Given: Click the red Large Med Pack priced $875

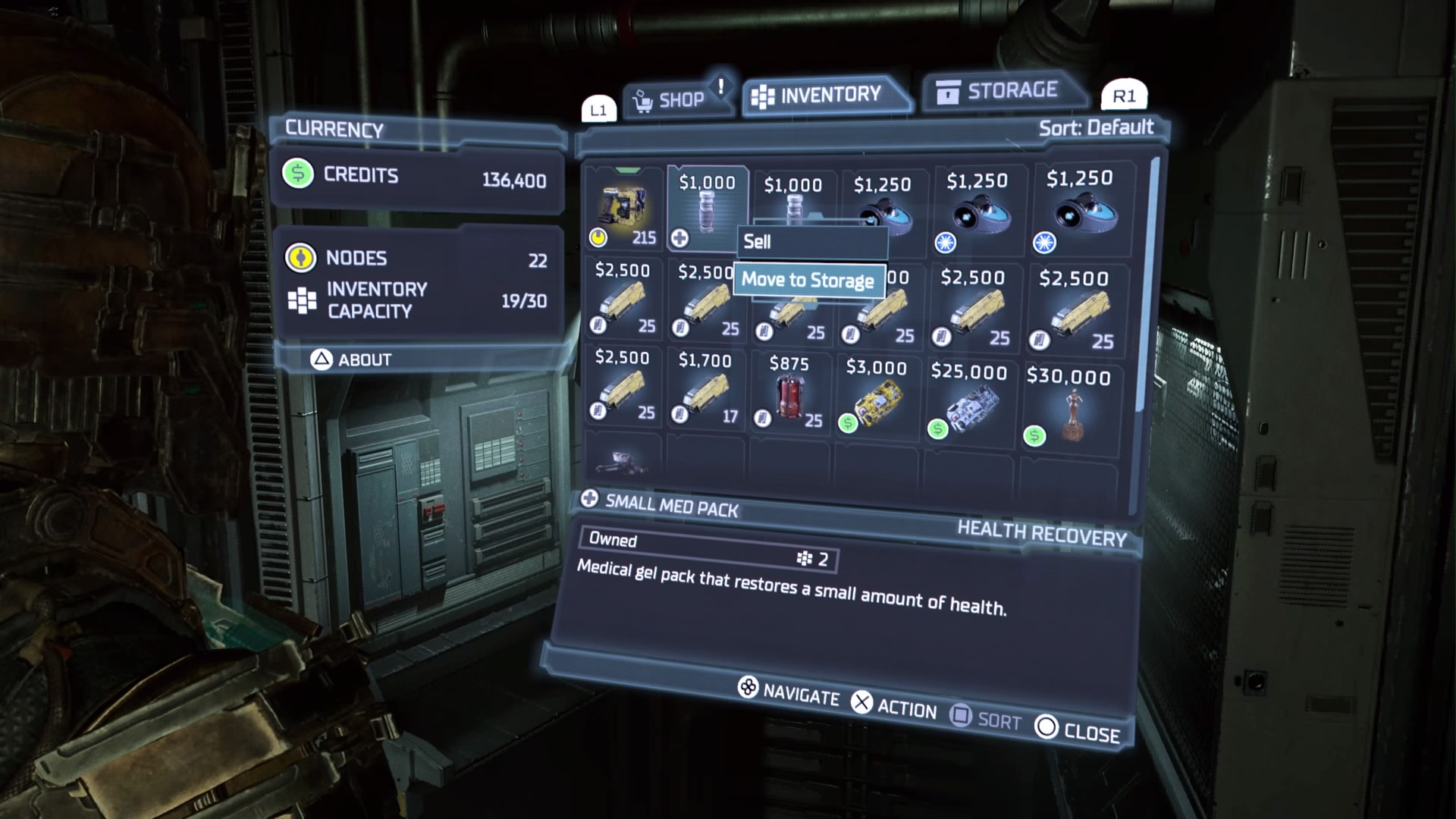Looking at the screenshot, I should [789, 394].
